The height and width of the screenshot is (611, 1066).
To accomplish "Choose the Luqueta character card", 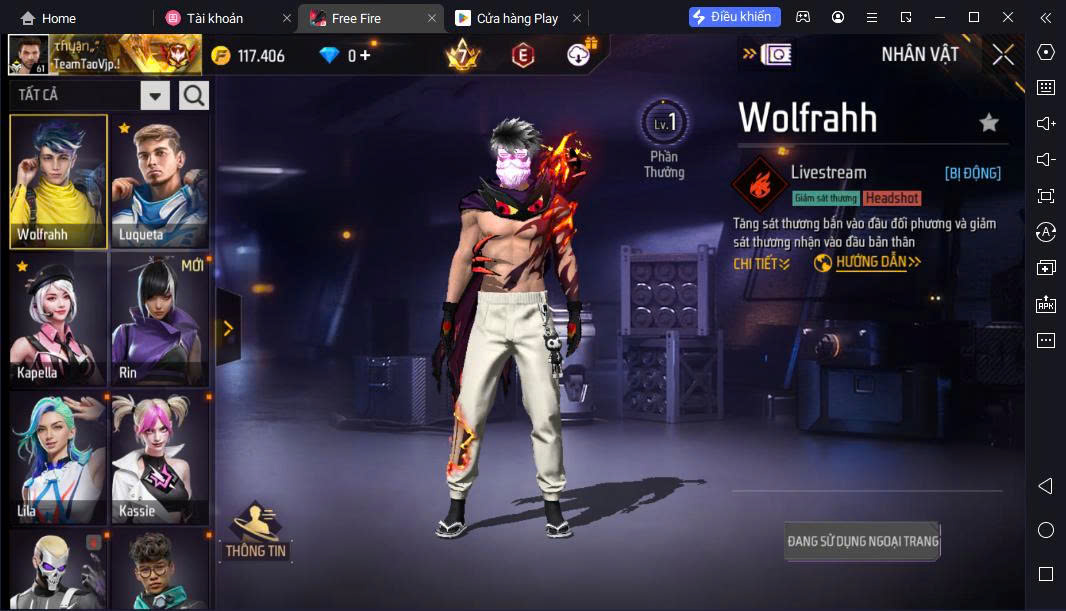I will tap(160, 181).
